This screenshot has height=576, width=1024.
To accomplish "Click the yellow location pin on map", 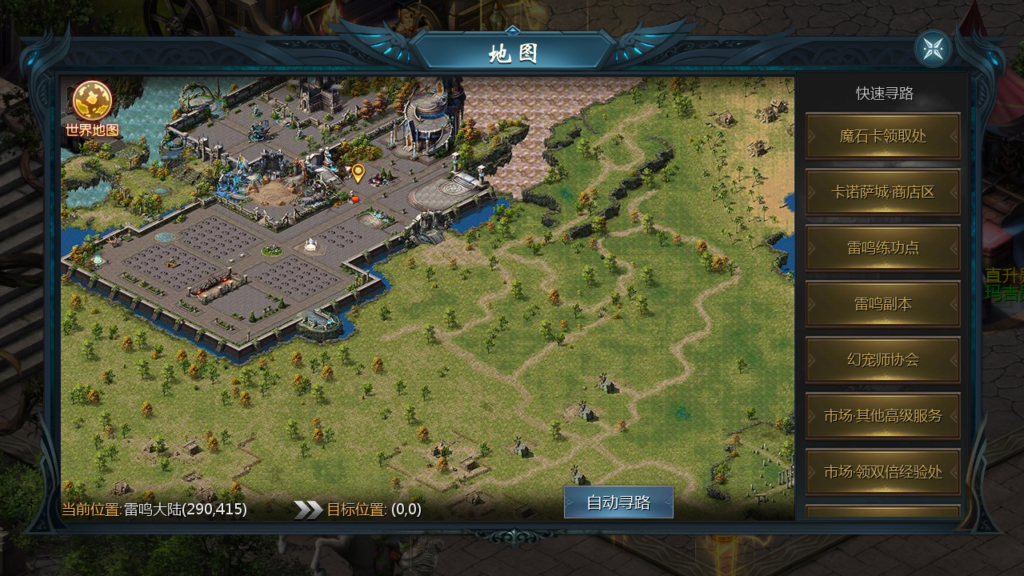I will point(358,172).
